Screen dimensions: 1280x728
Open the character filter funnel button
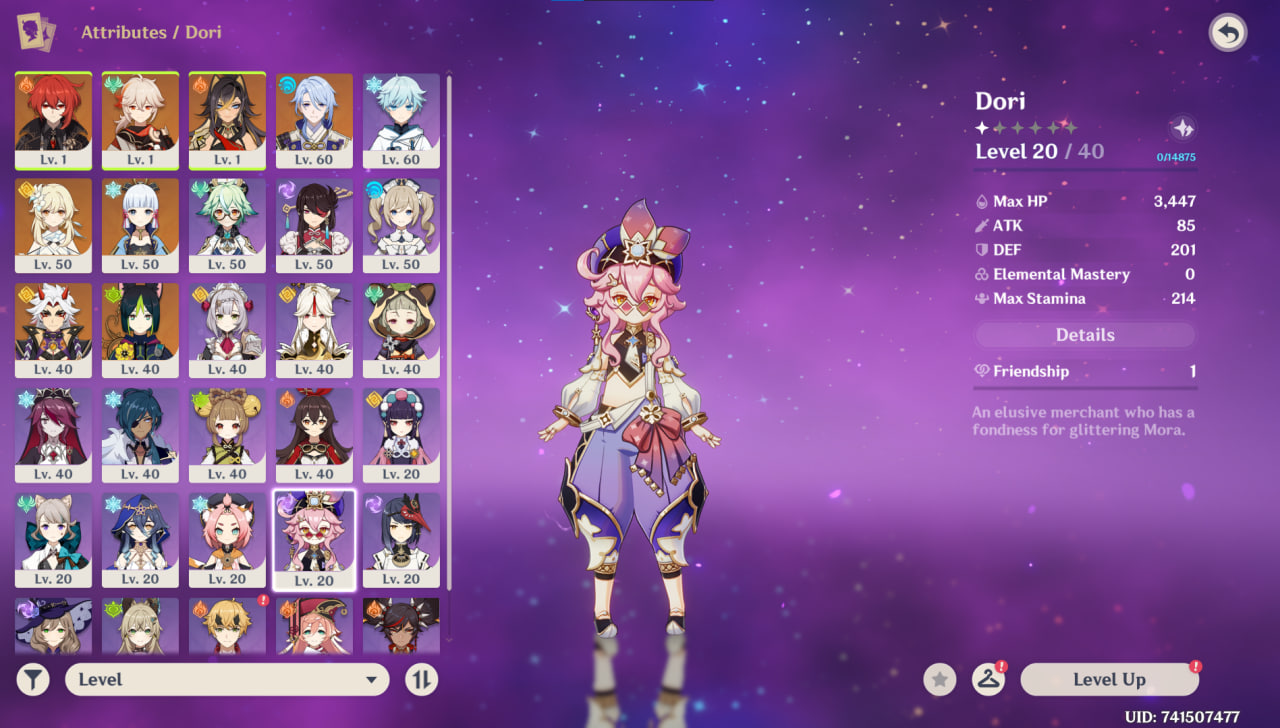coord(33,680)
